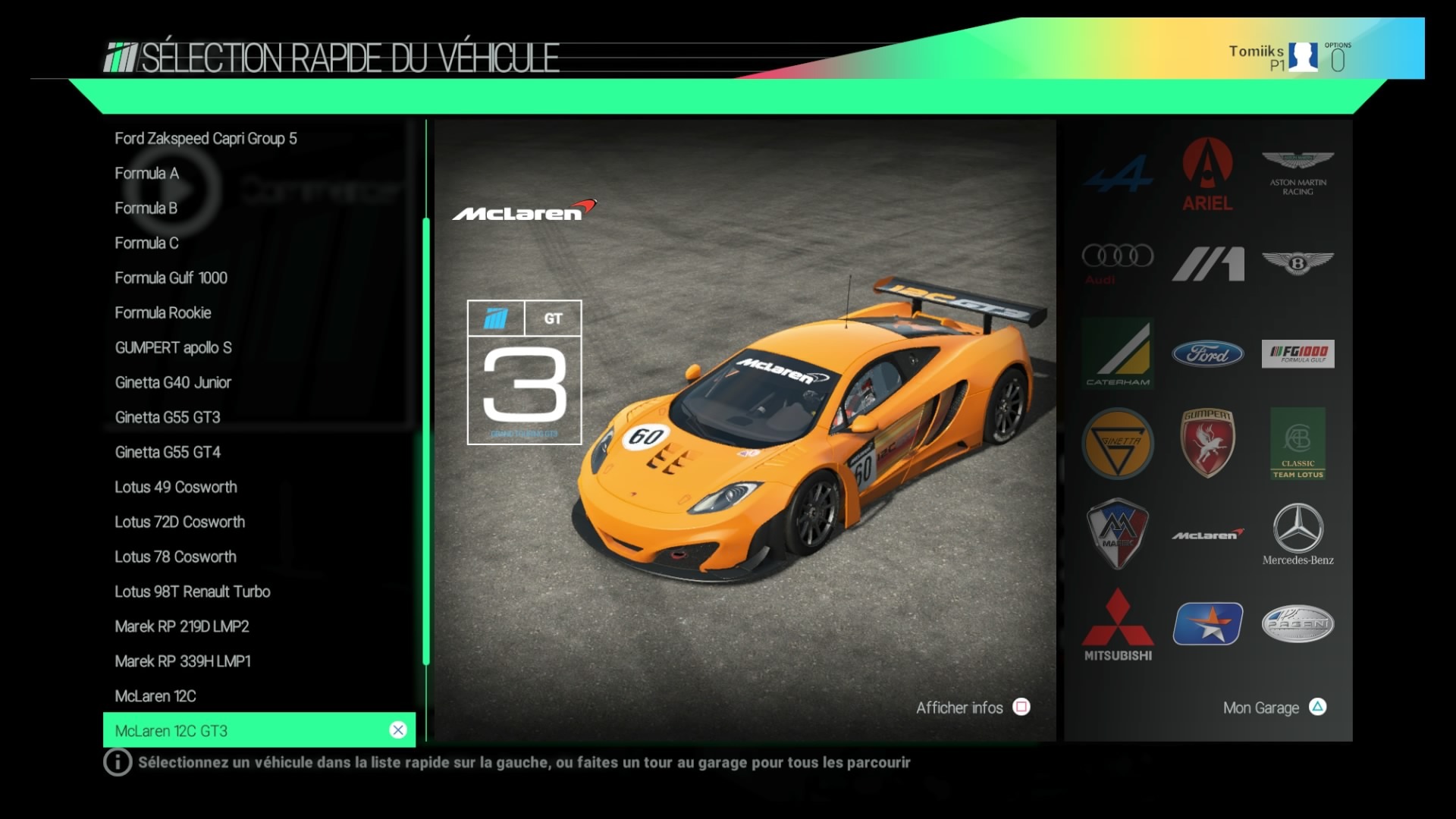The width and height of the screenshot is (1456, 819).
Task: Open the Ariel brand logo
Action: click(1207, 174)
